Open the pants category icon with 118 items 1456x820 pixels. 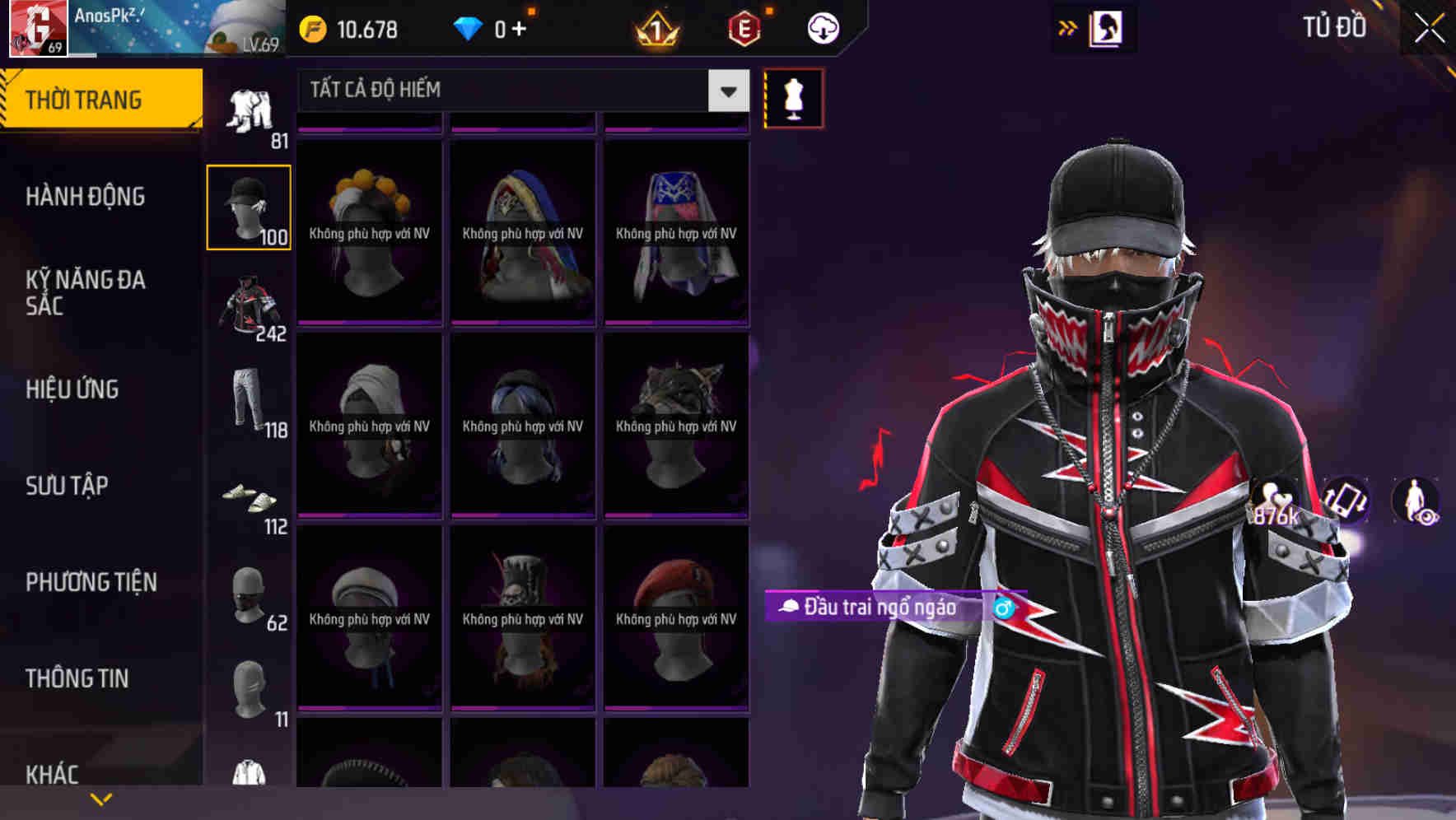pos(249,403)
